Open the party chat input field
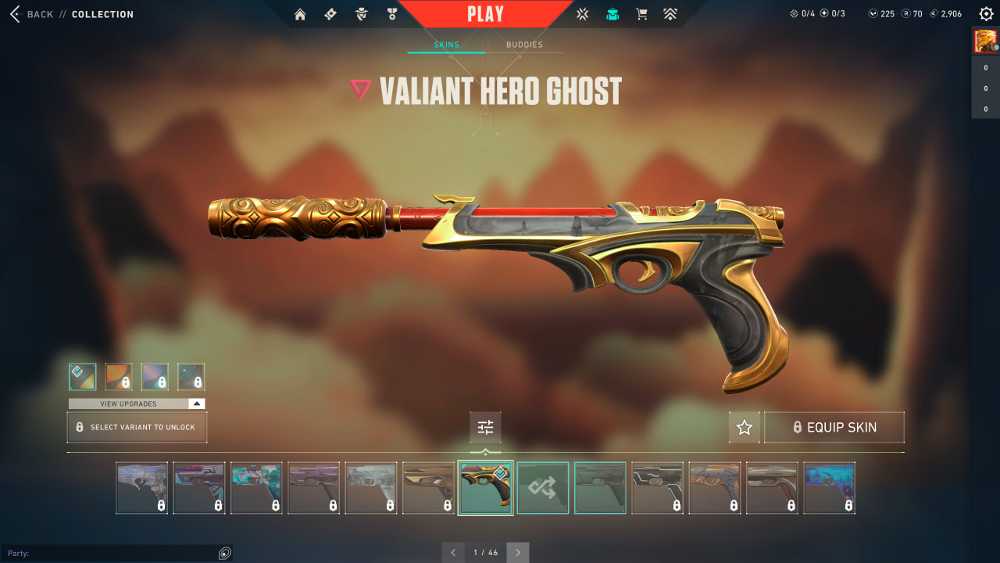The height and width of the screenshot is (563, 1000). tap(110, 553)
